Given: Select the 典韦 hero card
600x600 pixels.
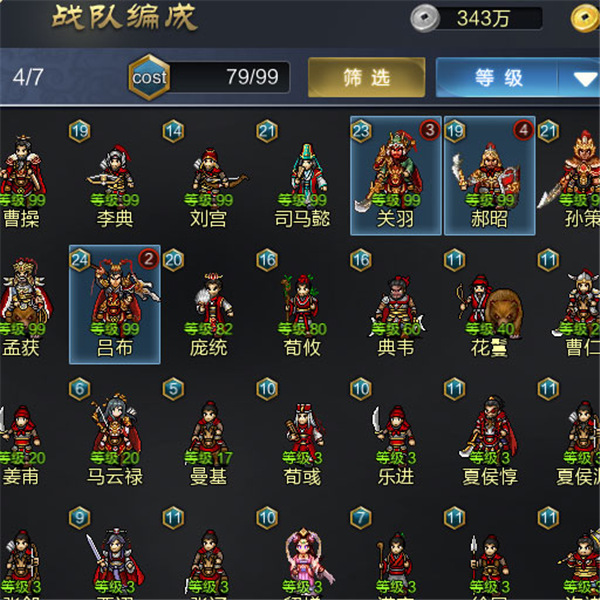Looking at the screenshot, I should click(396, 305).
